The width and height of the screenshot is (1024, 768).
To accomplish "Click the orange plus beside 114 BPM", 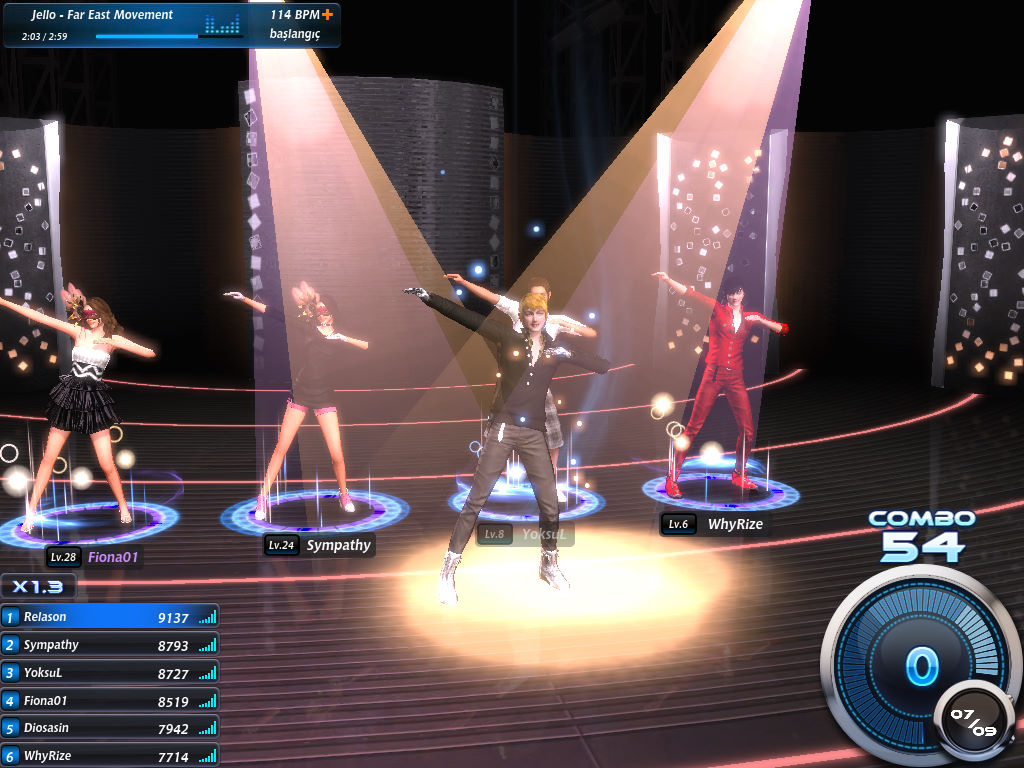I will [326, 15].
